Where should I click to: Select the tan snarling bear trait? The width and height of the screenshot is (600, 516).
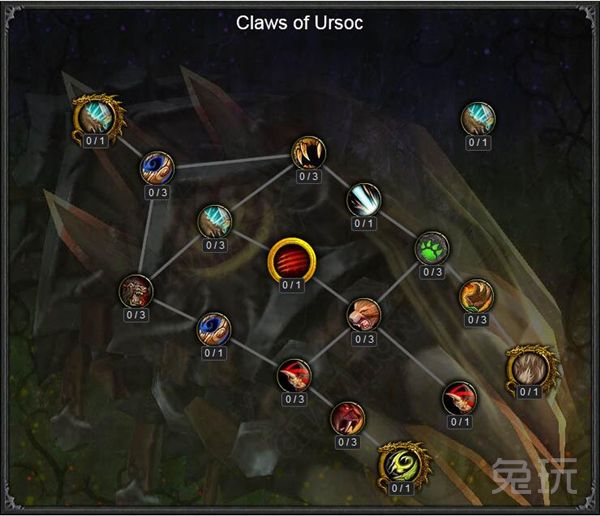tap(363, 314)
